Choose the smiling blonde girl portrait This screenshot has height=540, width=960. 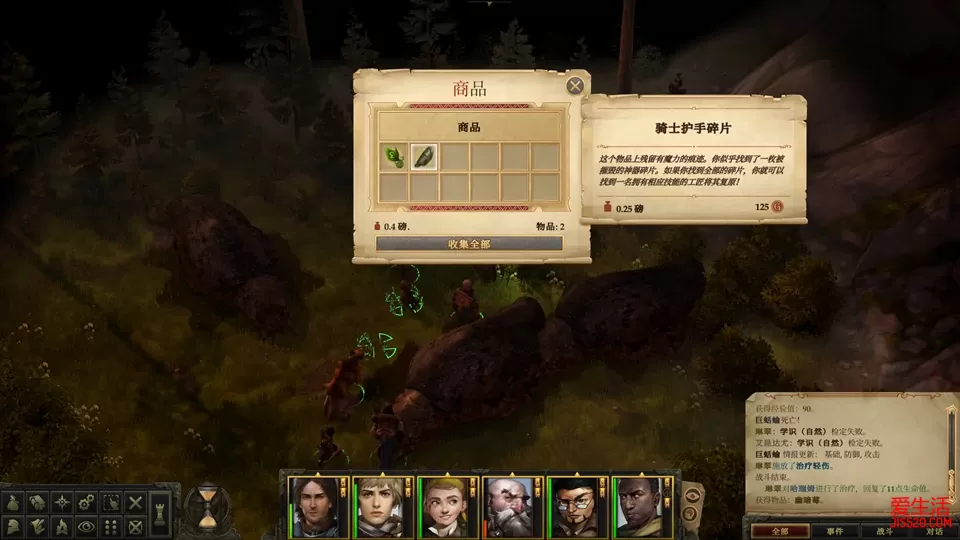[445, 506]
